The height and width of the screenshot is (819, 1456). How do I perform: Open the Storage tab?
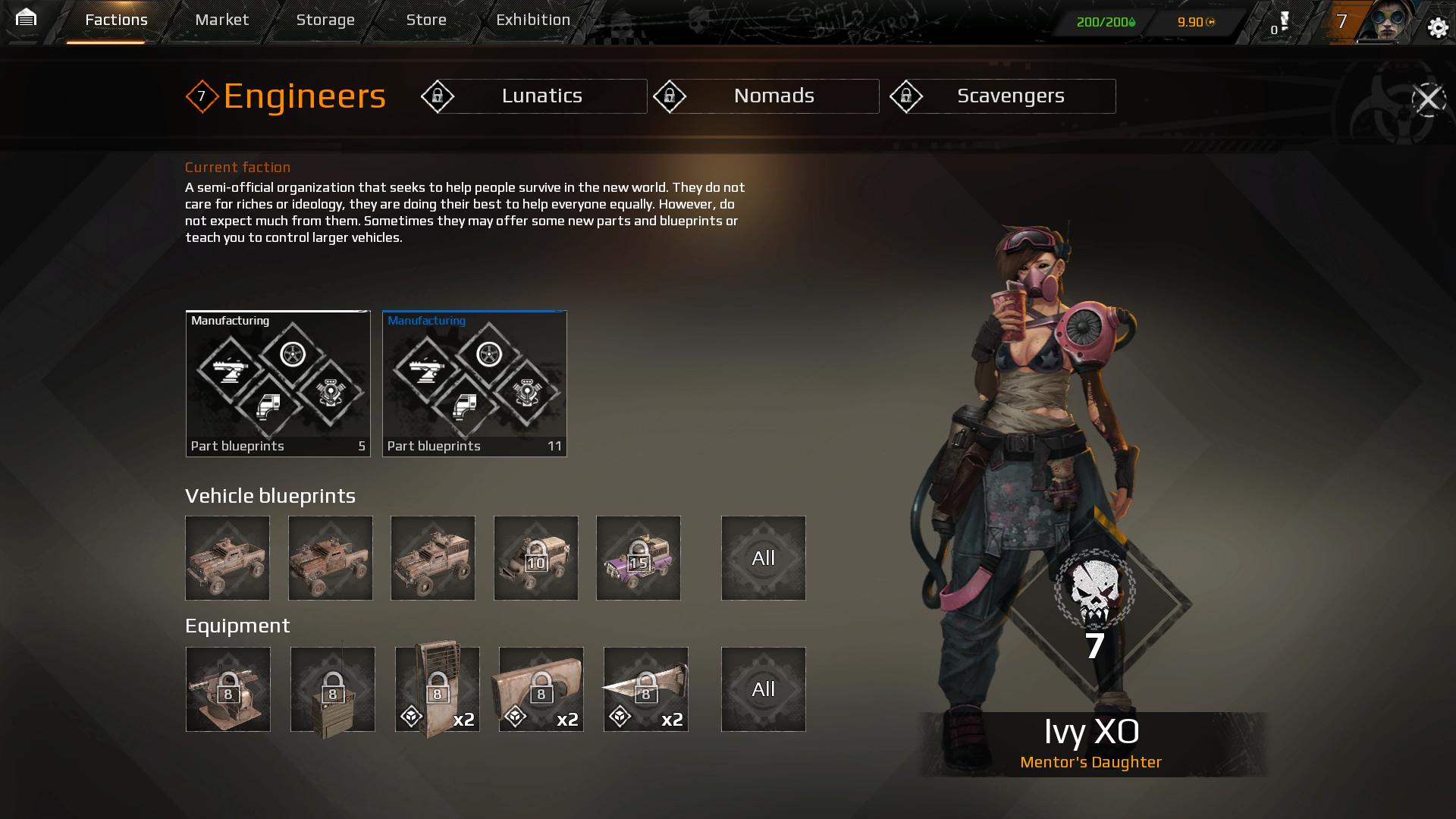[325, 20]
